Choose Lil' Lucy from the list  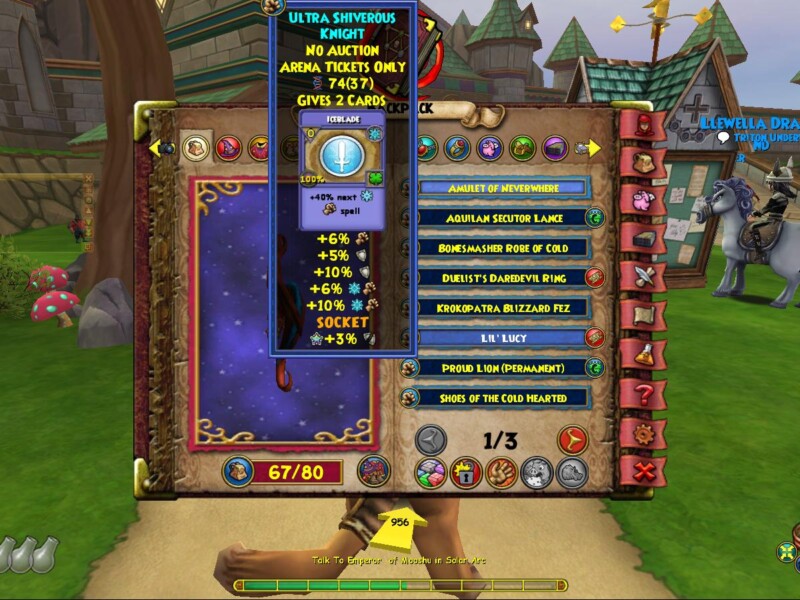pyautogui.click(x=504, y=338)
